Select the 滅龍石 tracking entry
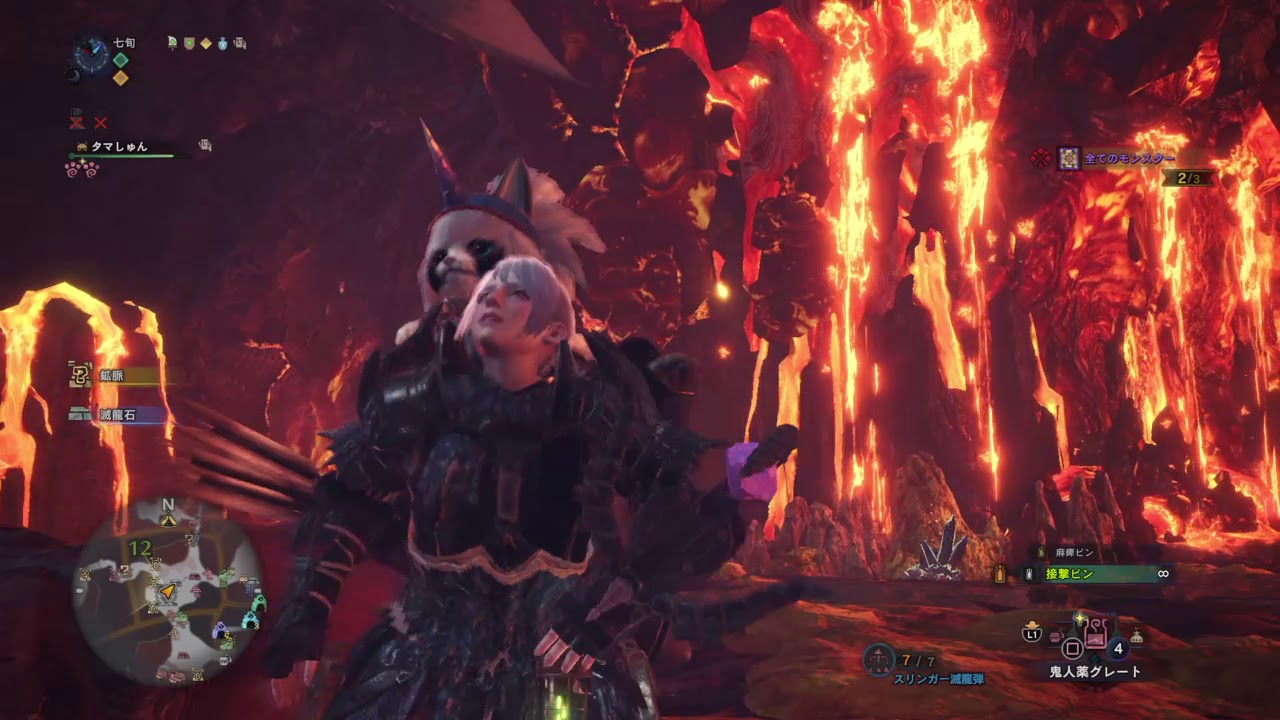The width and height of the screenshot is (1280, 720). point(116,414)
